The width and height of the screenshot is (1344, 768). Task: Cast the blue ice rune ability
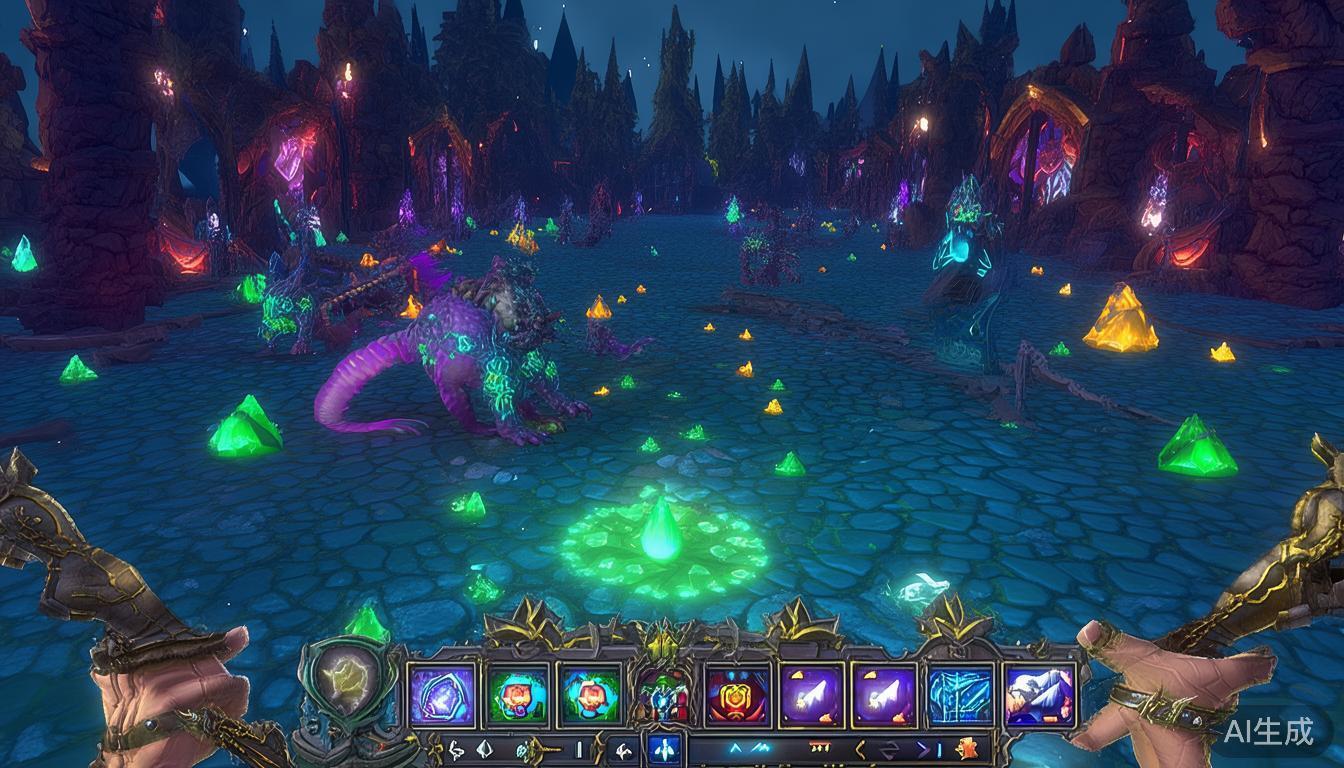coord(959,694)
